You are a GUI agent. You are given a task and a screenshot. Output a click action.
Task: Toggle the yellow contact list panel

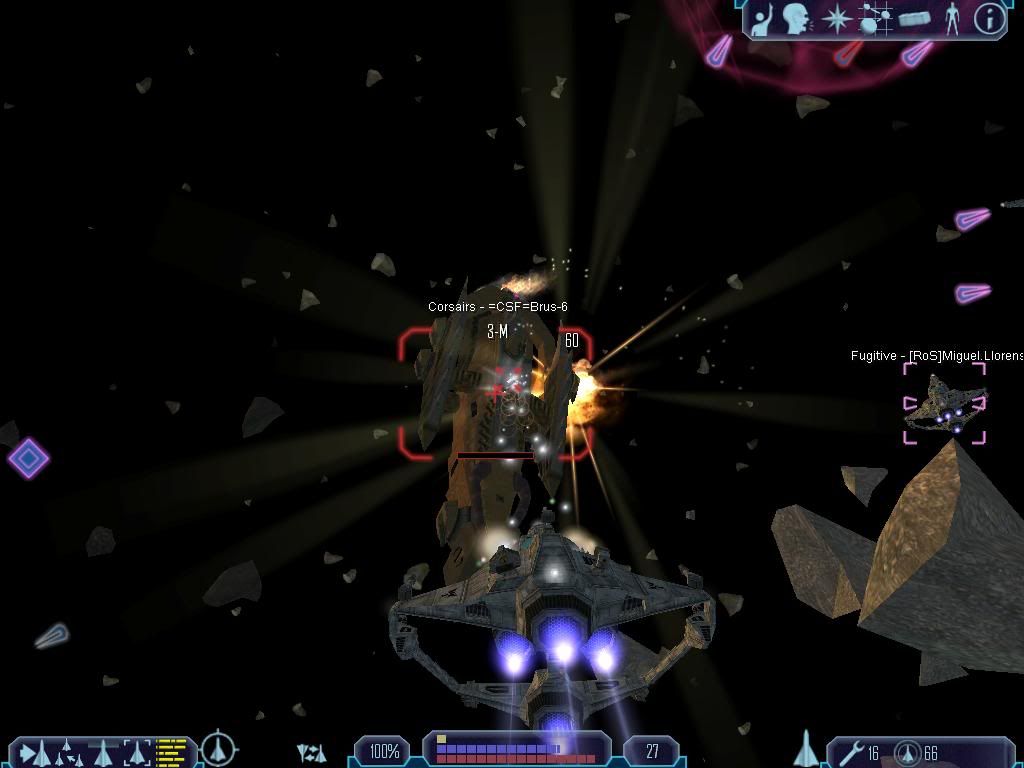pos(172,750)
